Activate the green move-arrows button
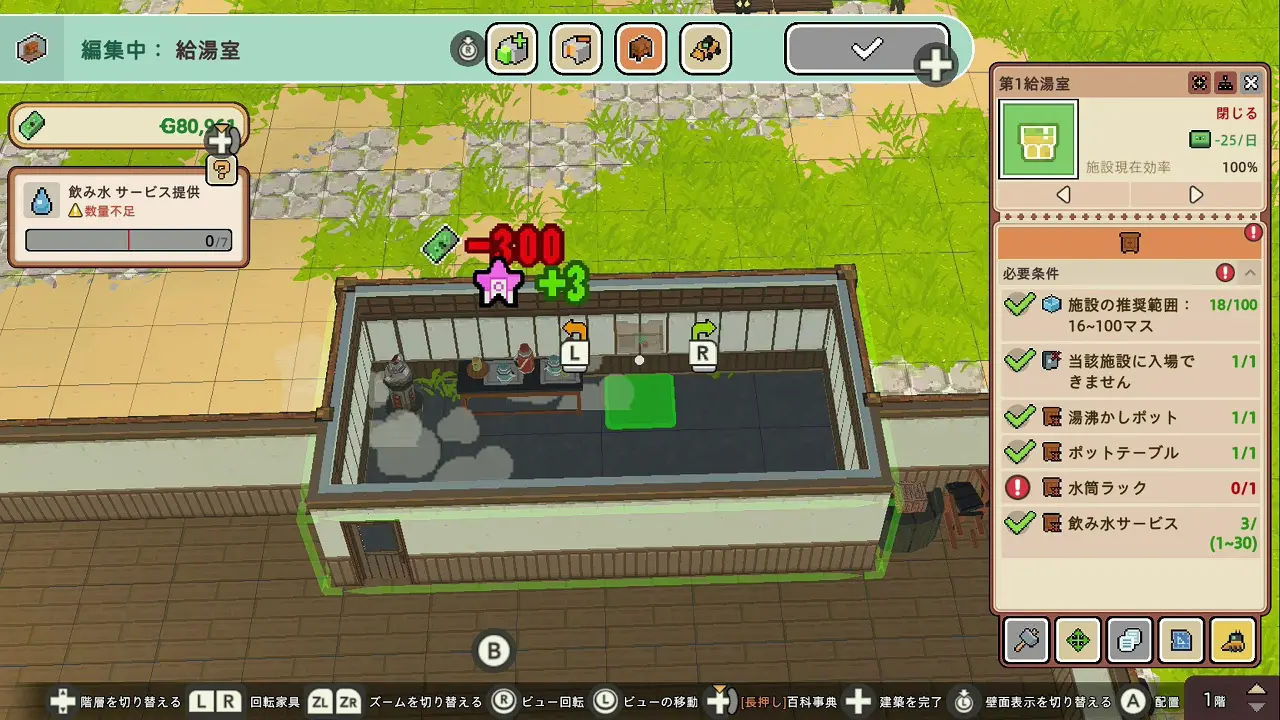The height and width of the screenshot is (720, 1280). pos(1078,640)
